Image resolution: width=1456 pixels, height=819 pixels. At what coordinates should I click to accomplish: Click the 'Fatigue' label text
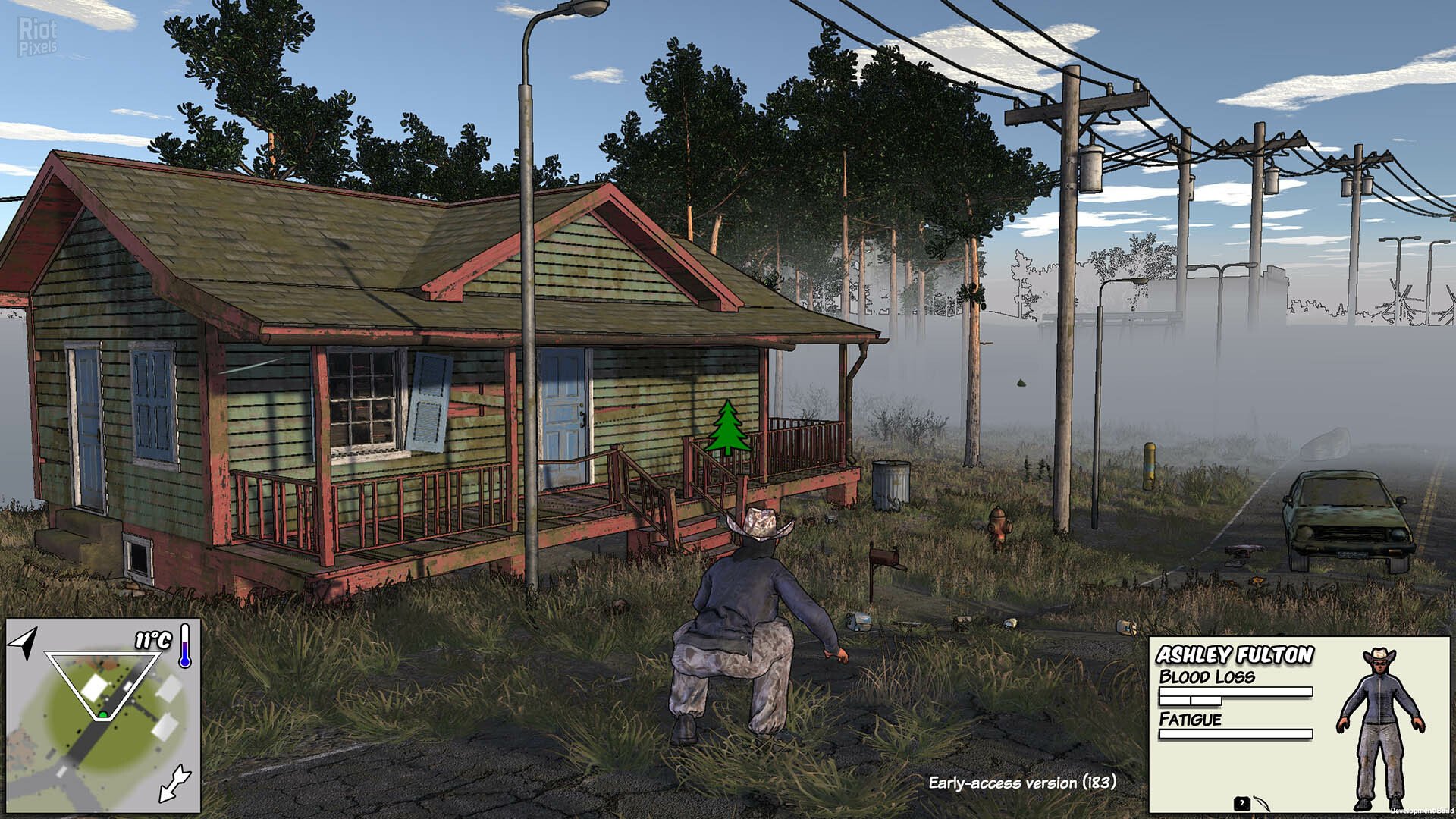1191,718
